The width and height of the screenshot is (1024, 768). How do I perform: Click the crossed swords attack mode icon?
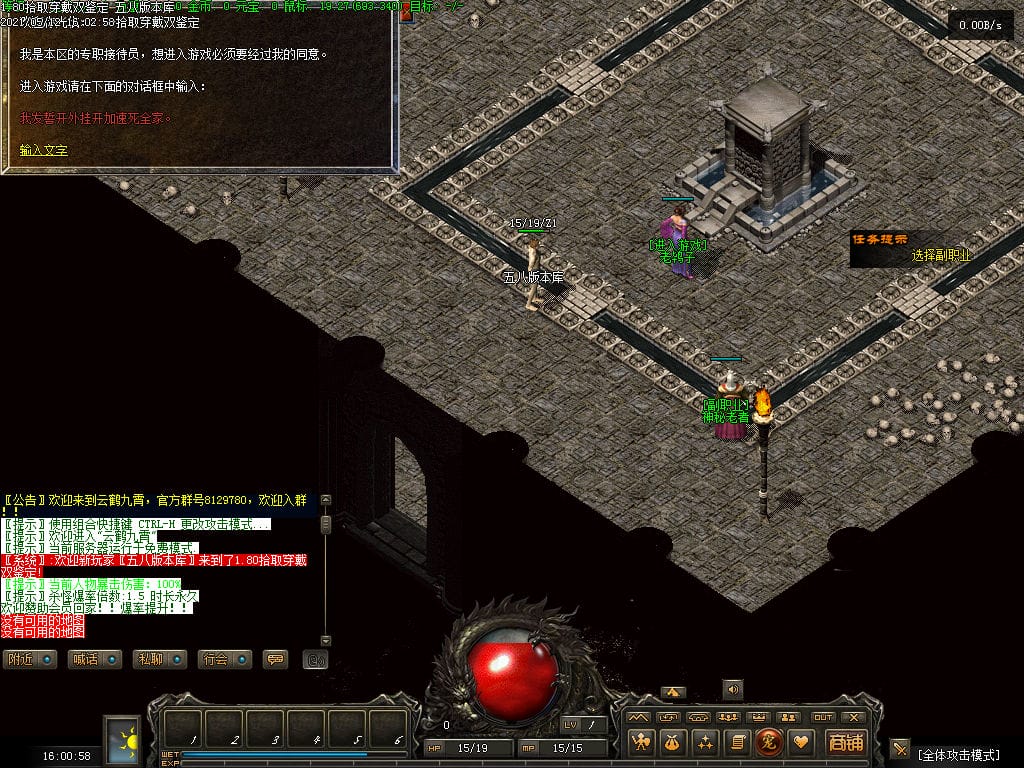[x=900, y=749]
